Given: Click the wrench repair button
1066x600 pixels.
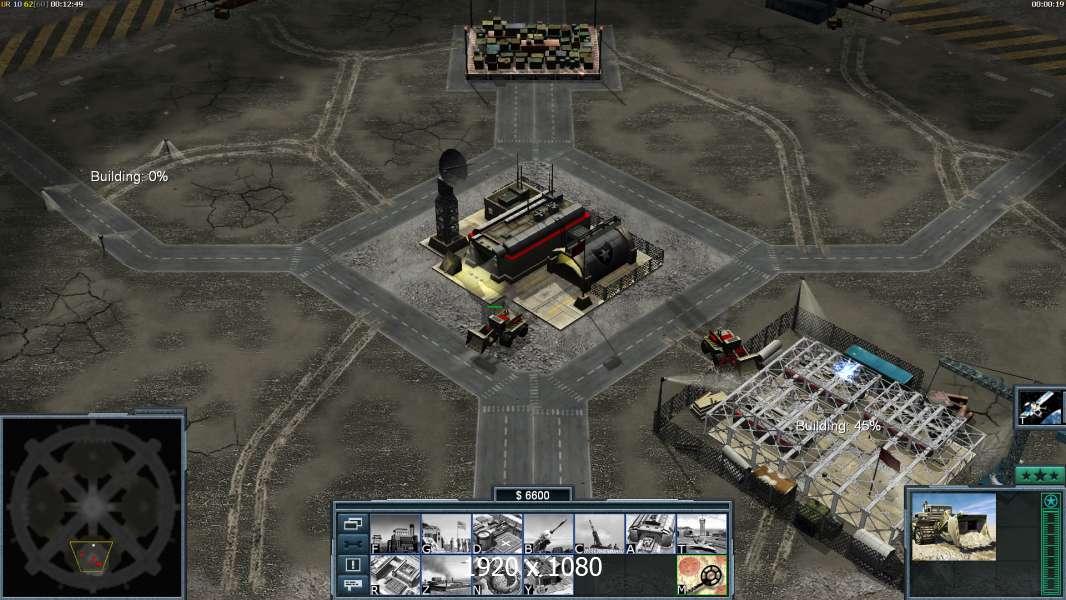Looking at the screenshot, I should [353, 544].
